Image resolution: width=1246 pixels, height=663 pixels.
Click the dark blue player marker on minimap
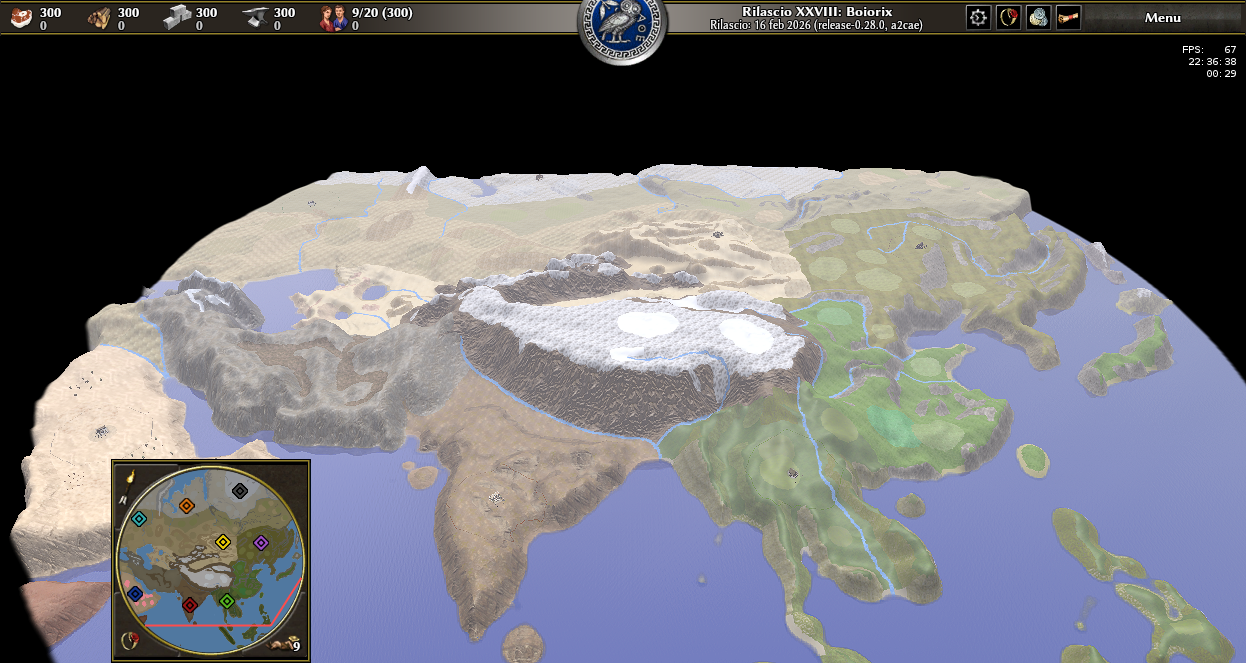tap(135, 594)
